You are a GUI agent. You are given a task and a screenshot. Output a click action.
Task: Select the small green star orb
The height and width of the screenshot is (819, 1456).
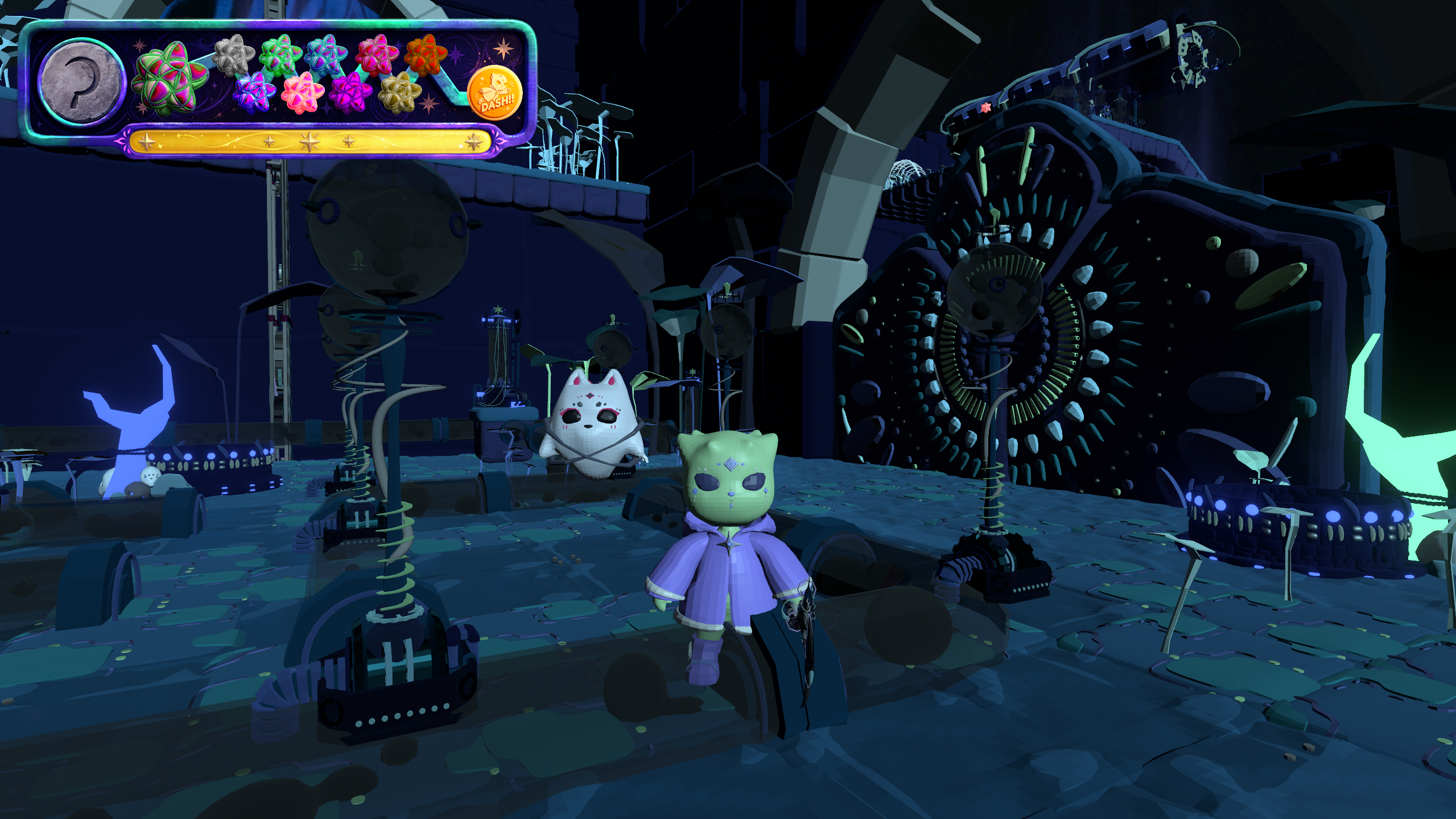point(280,55)
